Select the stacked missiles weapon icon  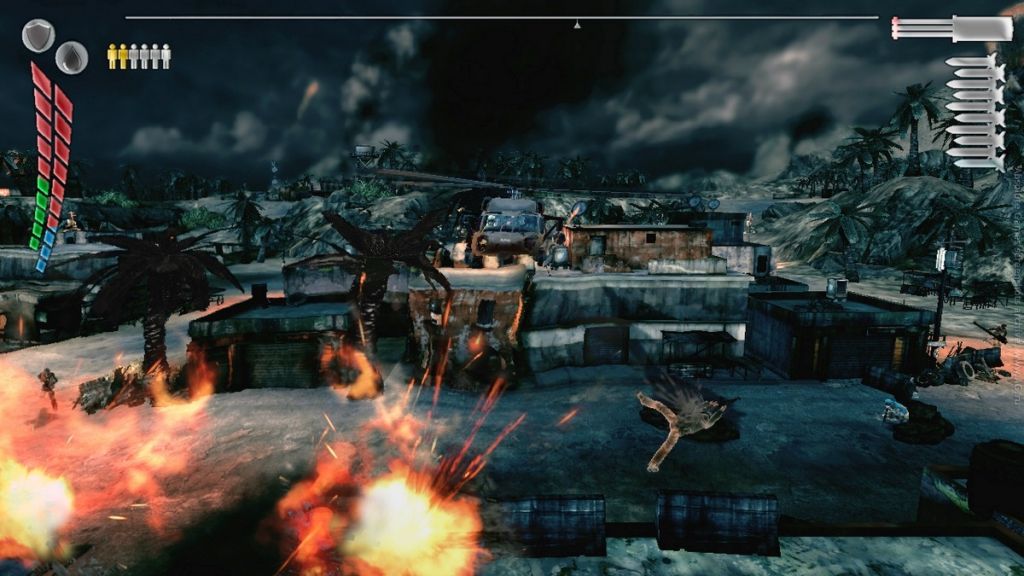click(975, 112)
